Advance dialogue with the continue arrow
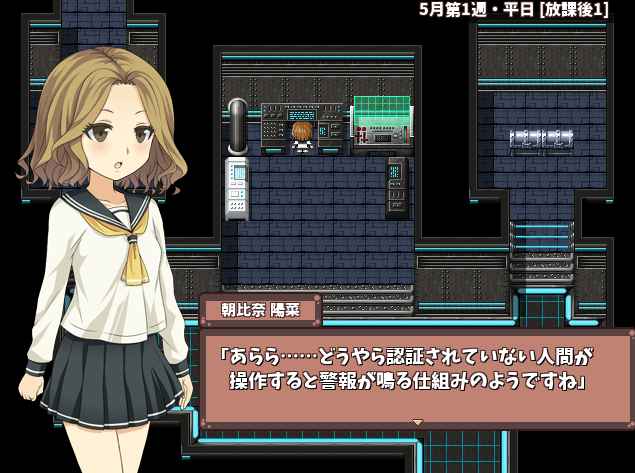Screen dimensions: 635x473 point(418,422)
